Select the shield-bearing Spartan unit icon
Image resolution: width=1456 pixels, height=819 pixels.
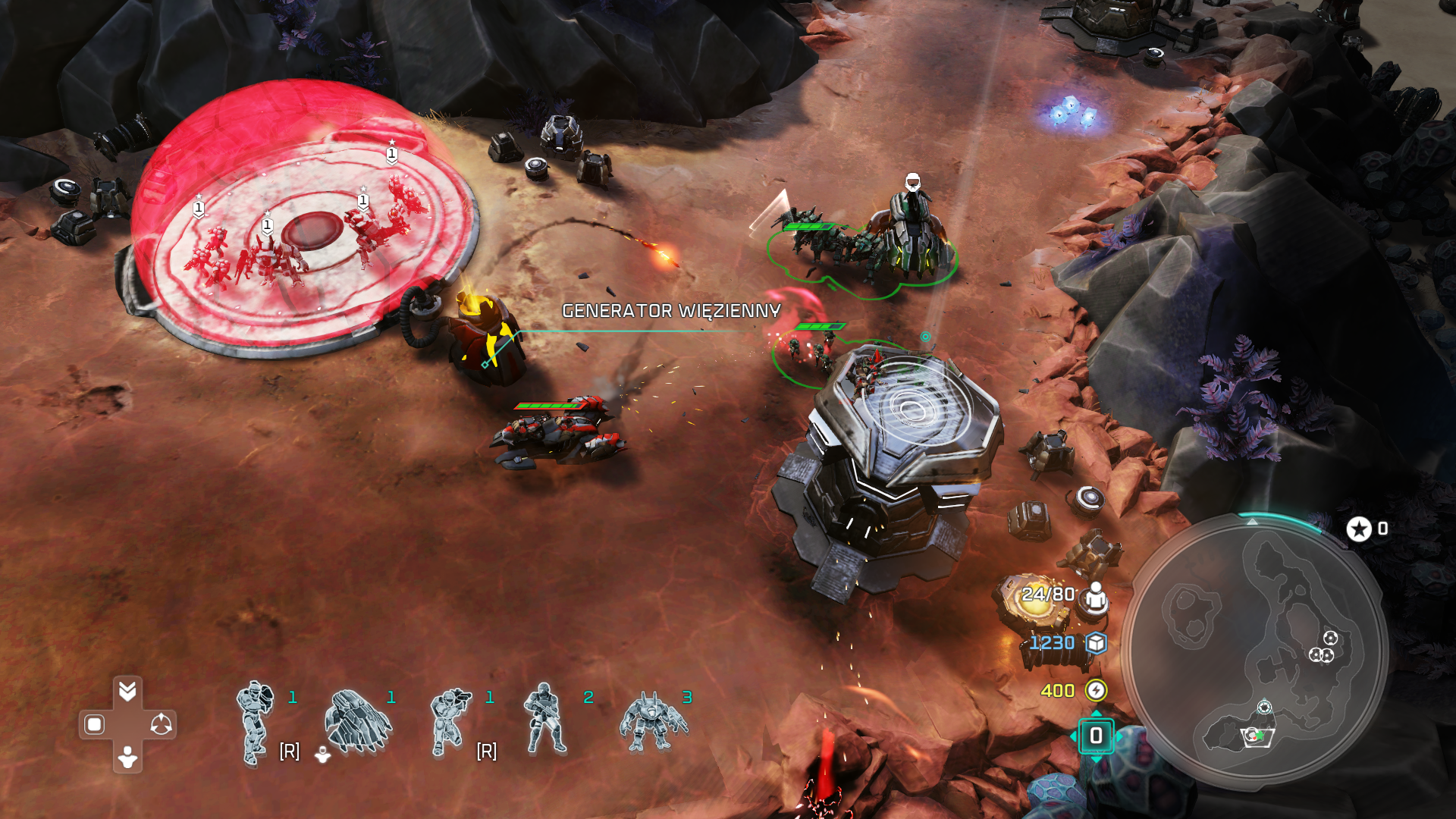(x=256, y=722)
